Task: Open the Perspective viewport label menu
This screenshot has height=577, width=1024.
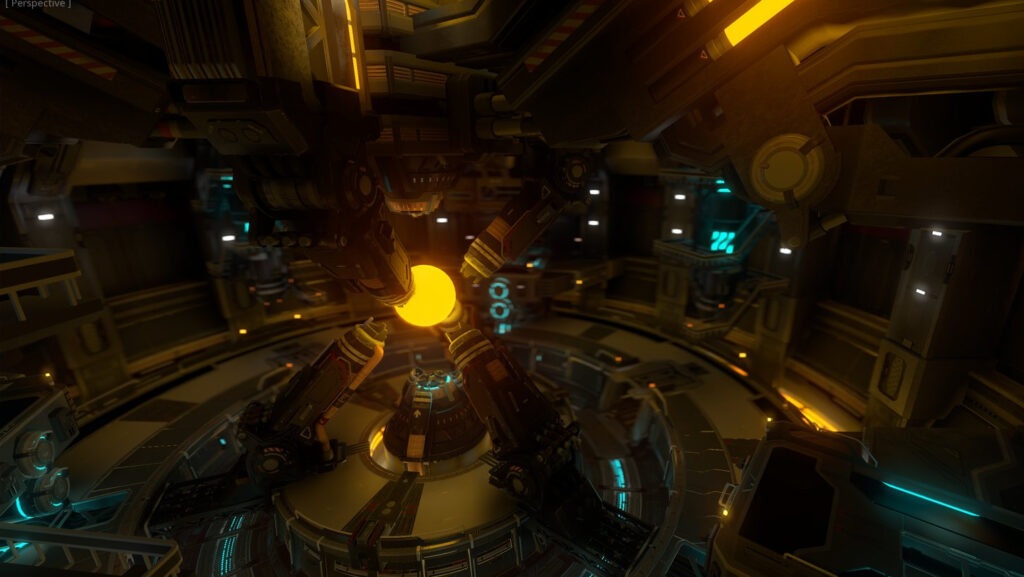Action: pyautogui.click(x=38, y=4)
